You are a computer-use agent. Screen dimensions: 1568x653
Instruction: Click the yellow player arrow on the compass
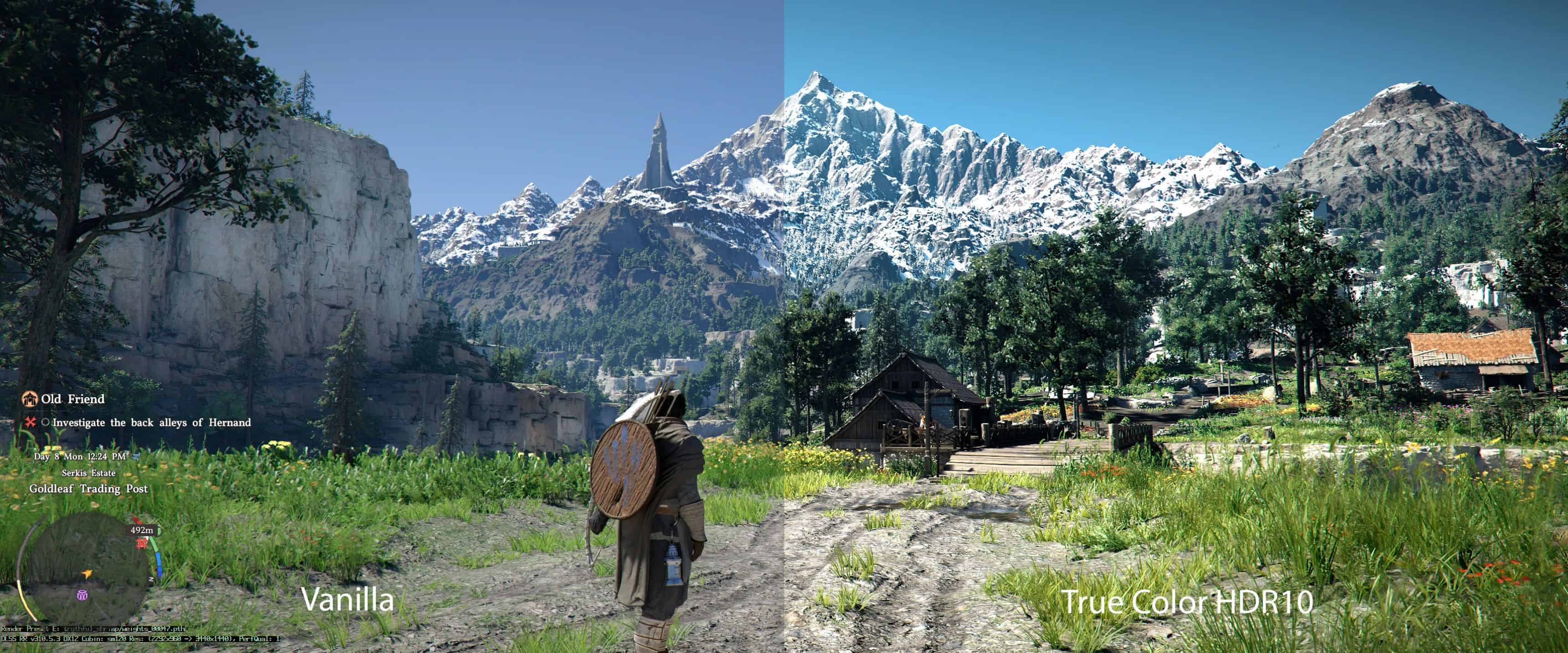(x=87, y=575)
